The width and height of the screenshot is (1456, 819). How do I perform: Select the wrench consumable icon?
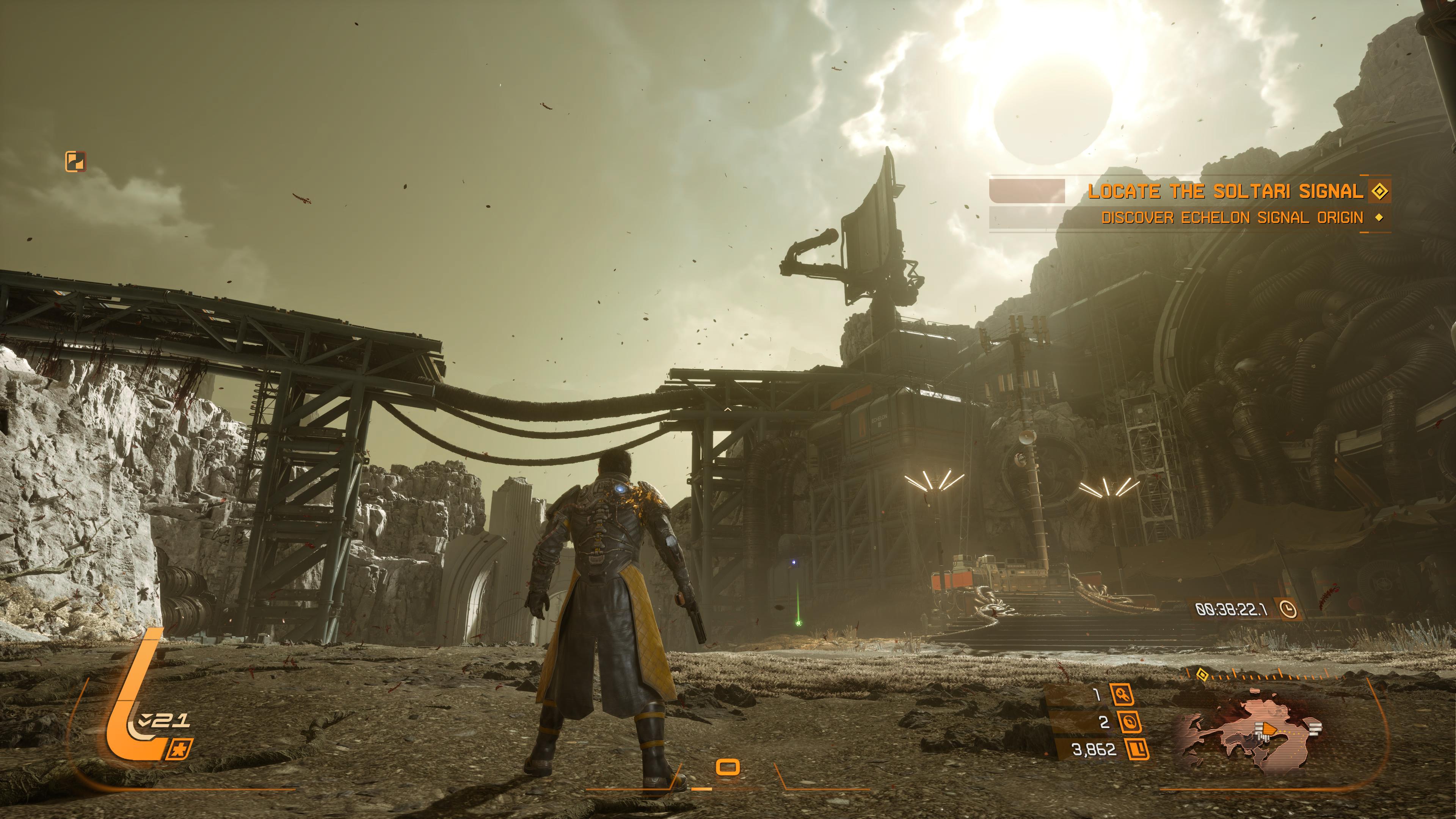pyautogui.click(x=1122, y=695)
